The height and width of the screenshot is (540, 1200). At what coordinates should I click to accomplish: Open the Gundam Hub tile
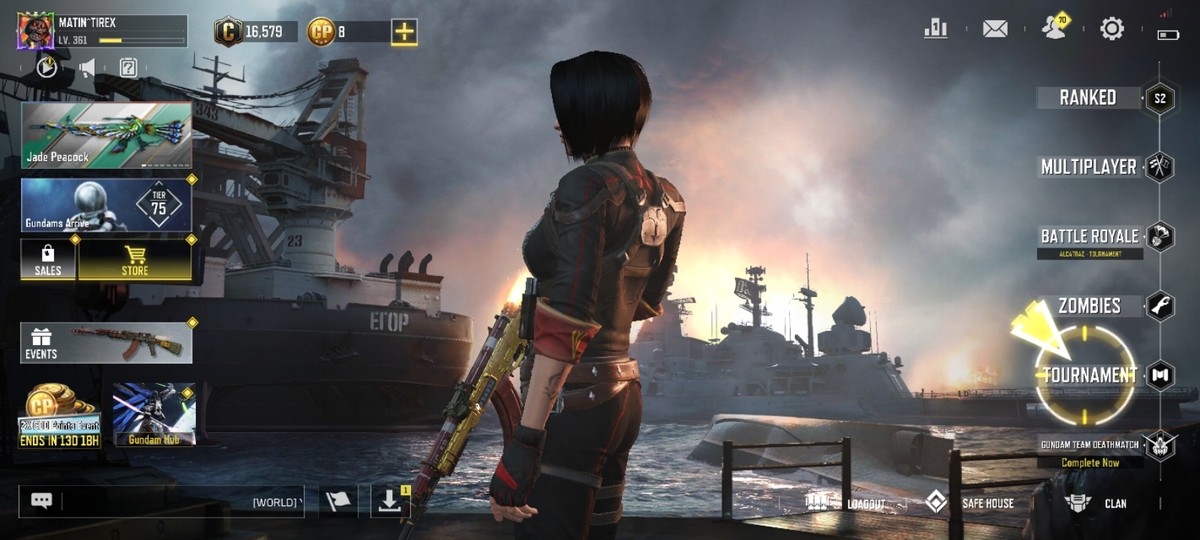(154, 414)
